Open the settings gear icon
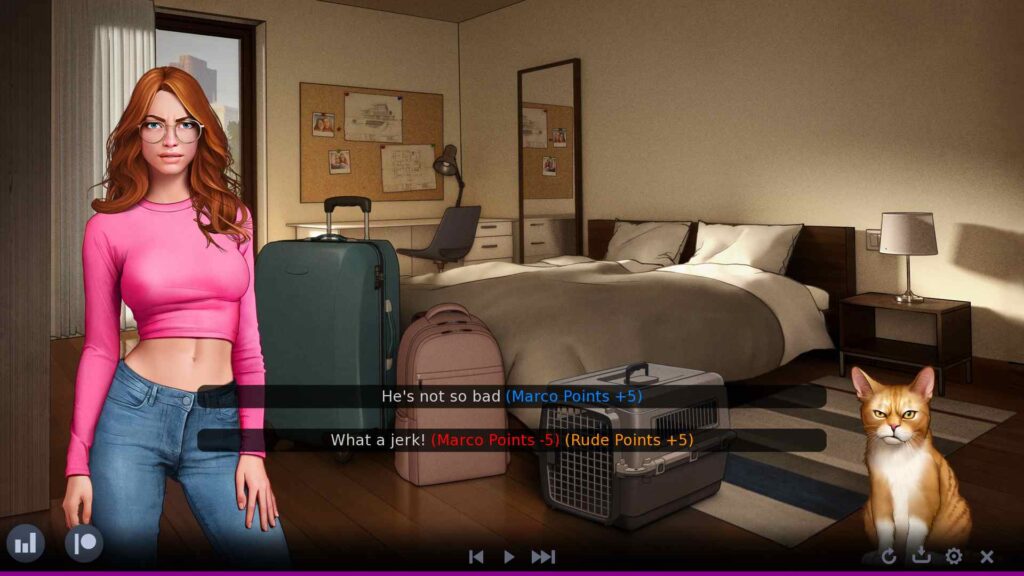 (954, 557)
